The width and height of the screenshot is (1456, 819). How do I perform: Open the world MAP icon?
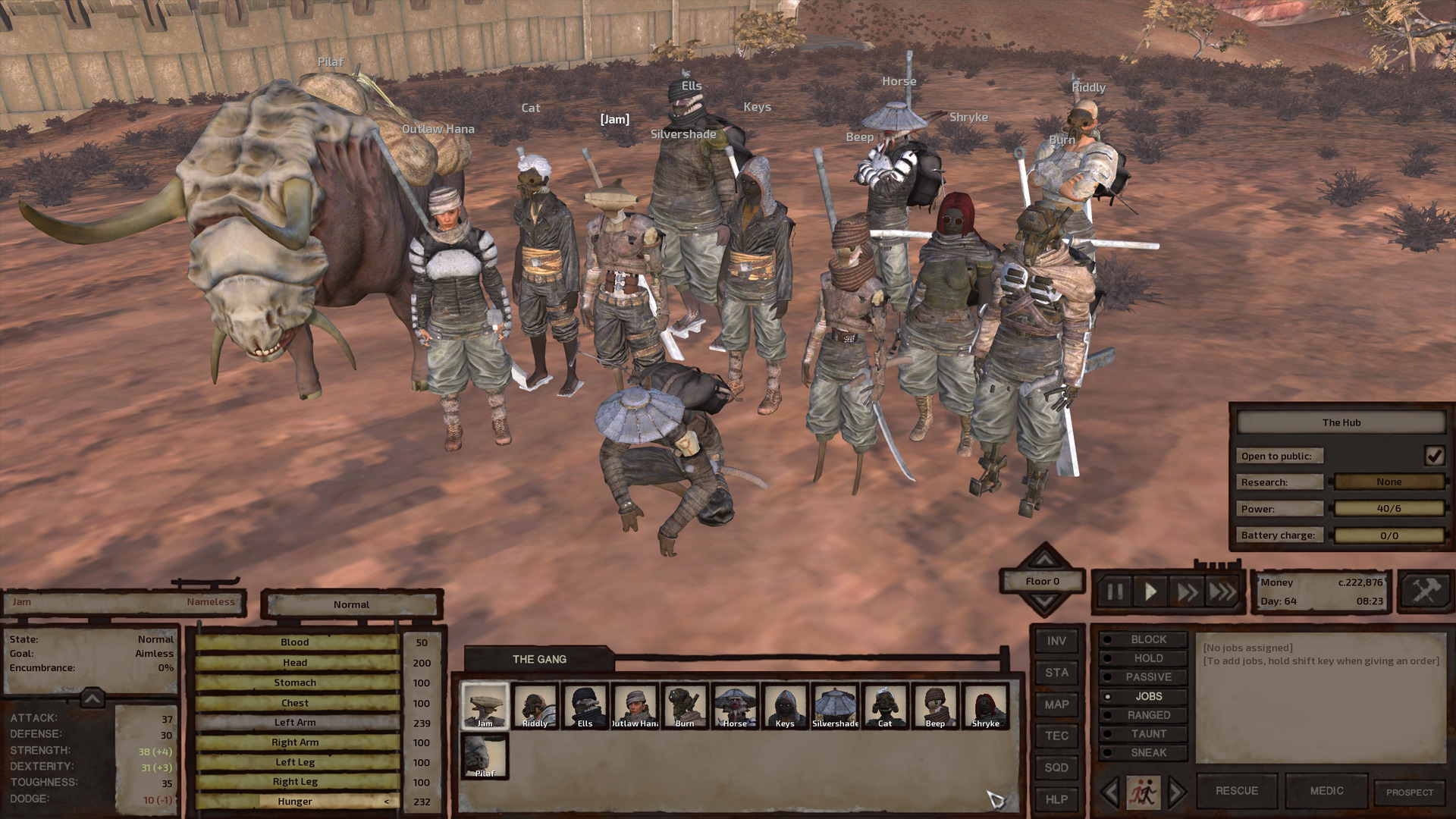(x=1056, y=704)
